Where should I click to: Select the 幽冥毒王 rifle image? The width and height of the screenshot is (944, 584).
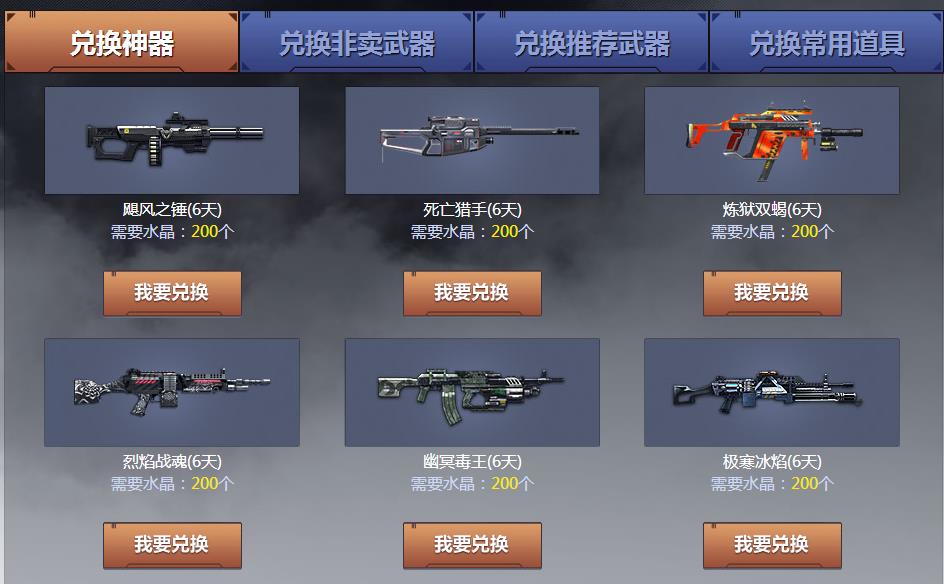472,392
